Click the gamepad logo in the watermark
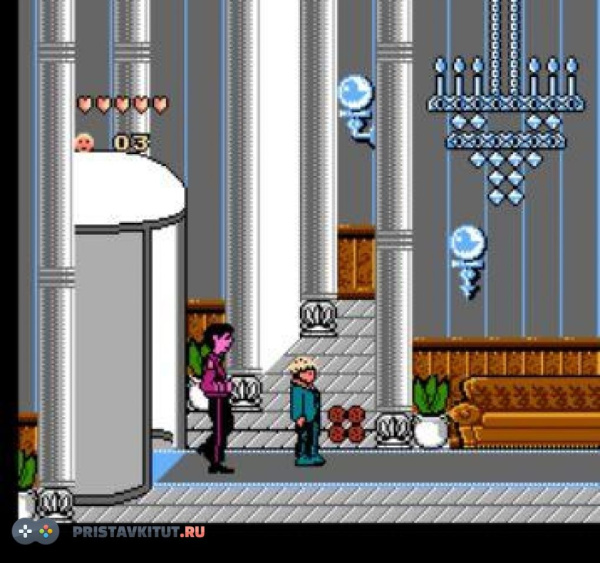This screenshot has width=600, height=563. point(36,531)
